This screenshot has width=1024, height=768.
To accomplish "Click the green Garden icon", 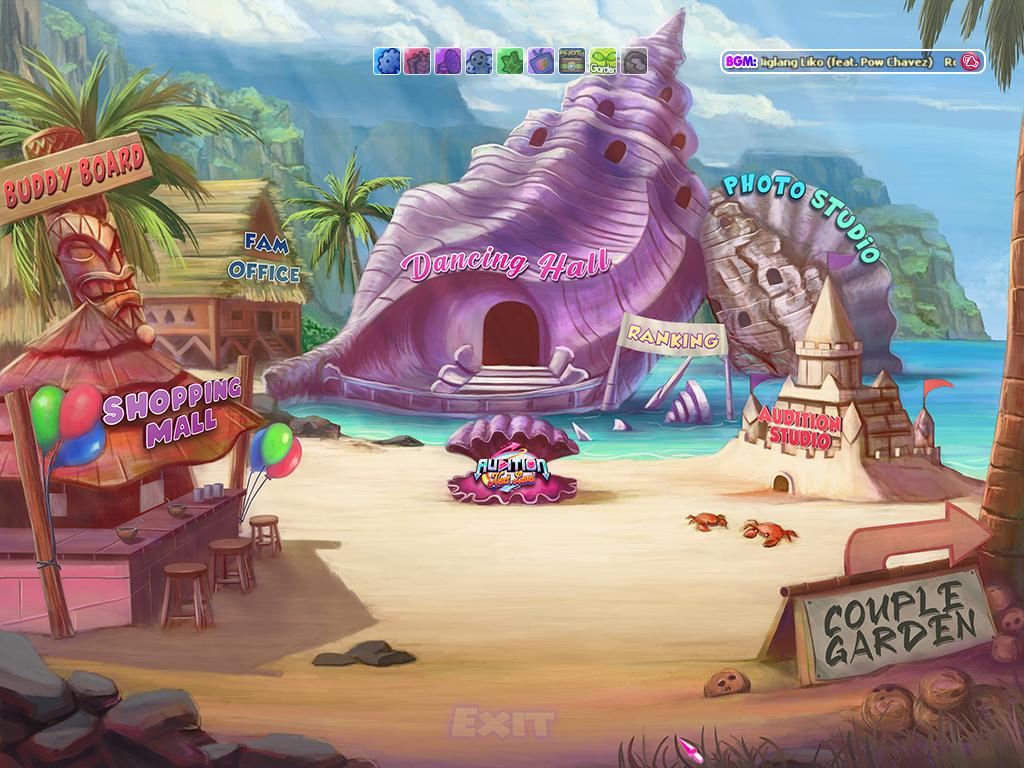I will click(x=603, y=61).
